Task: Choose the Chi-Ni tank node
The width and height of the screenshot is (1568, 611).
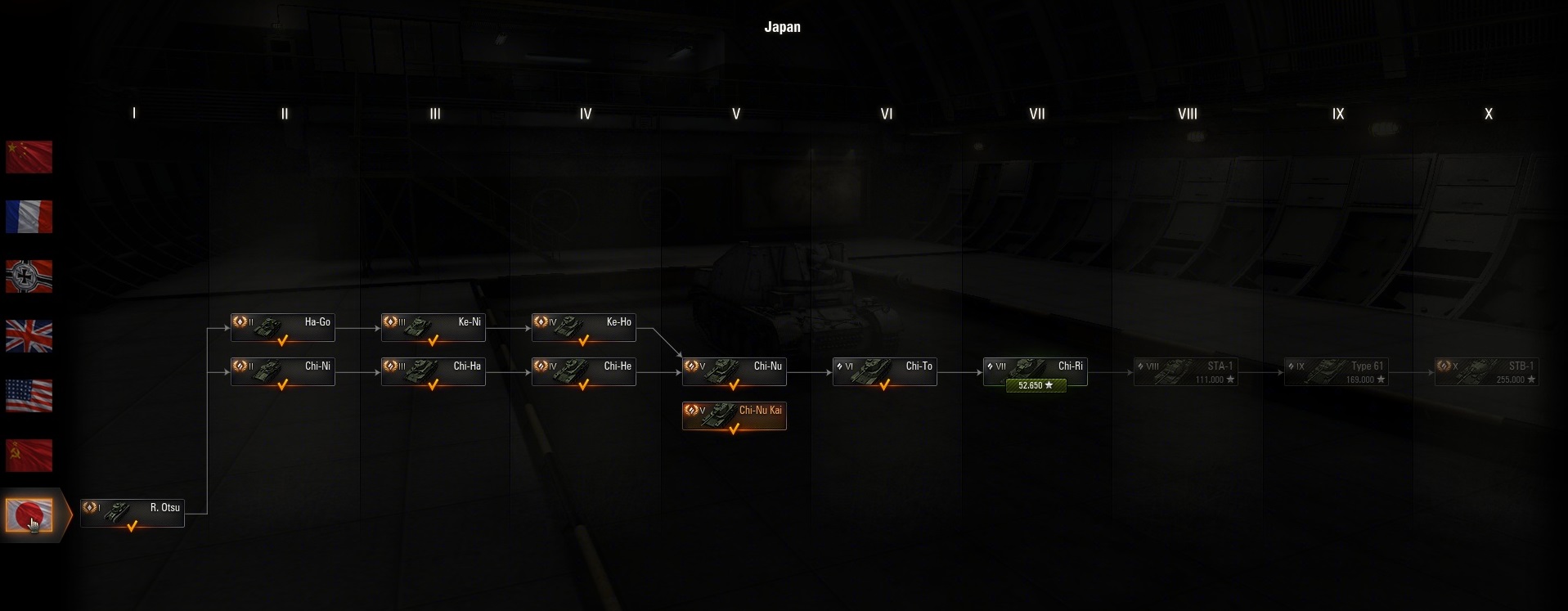Action: pos(283,371)
